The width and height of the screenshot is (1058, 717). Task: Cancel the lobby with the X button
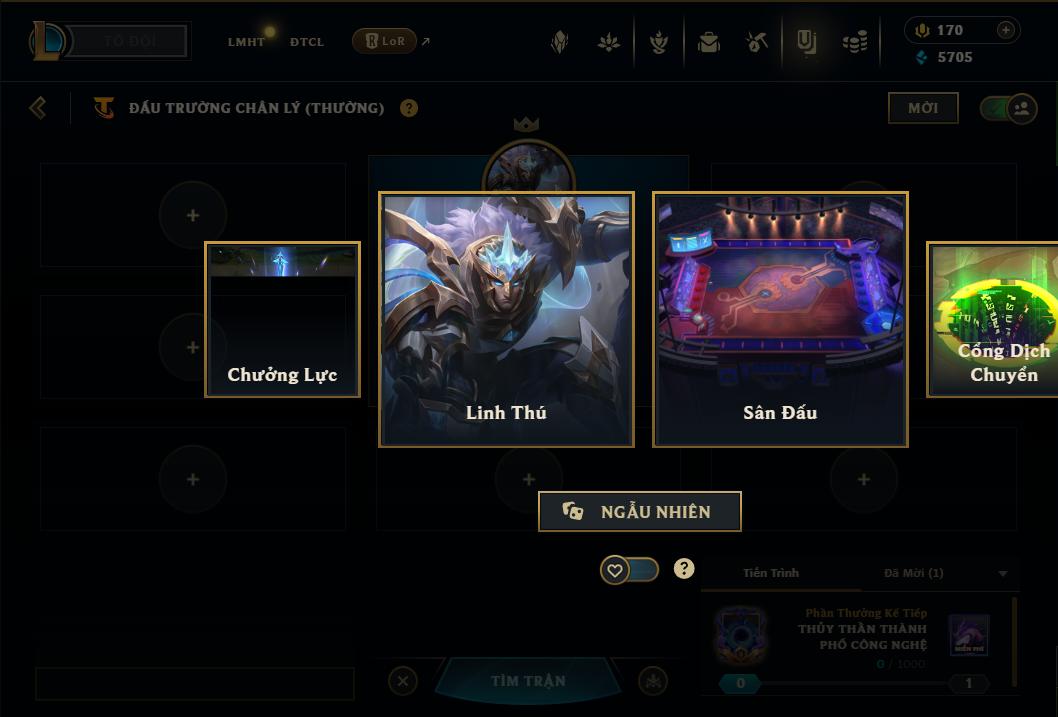coord(403,681)
